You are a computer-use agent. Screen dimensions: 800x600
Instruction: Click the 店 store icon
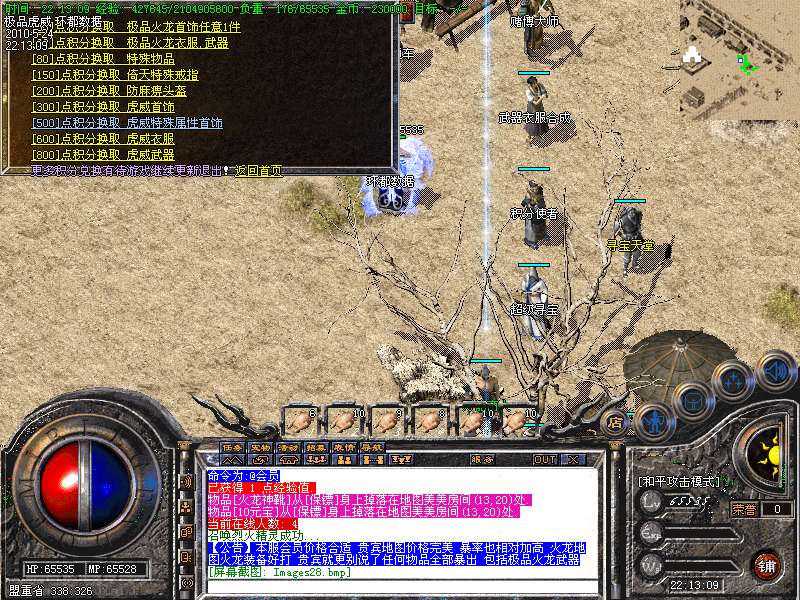click(x=617, y=422)
